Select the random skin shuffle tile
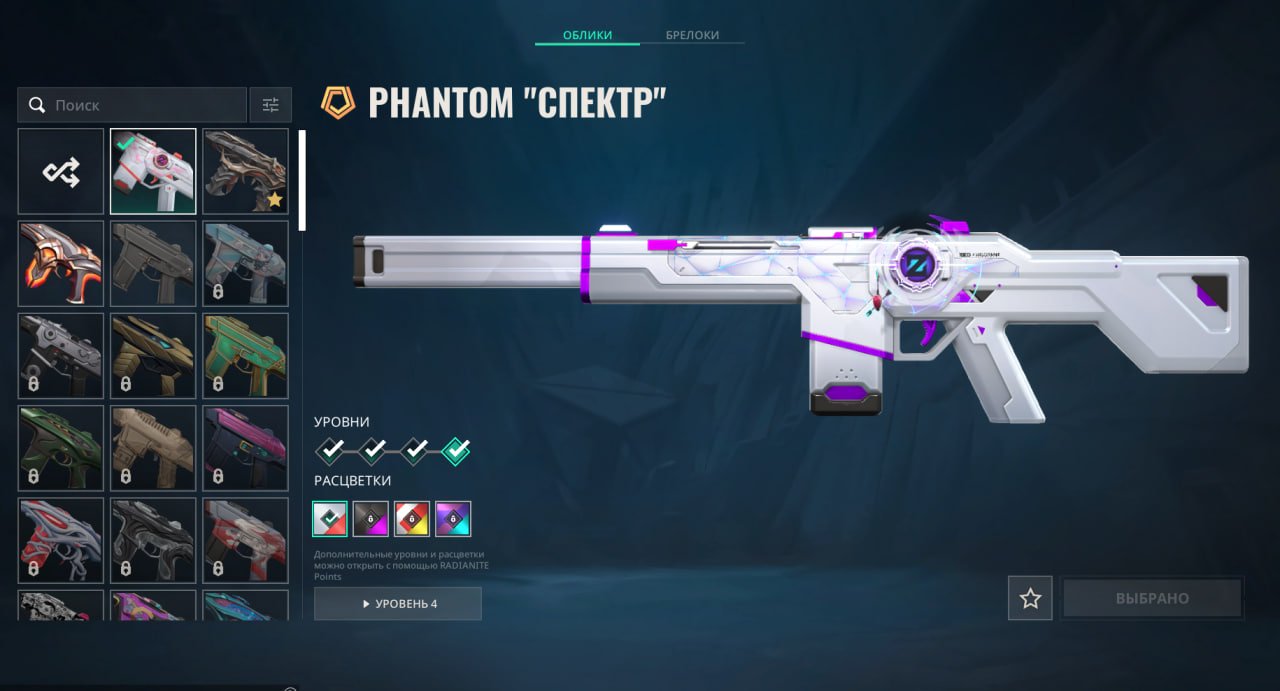 pyautogui.click(x=61, y=171)
